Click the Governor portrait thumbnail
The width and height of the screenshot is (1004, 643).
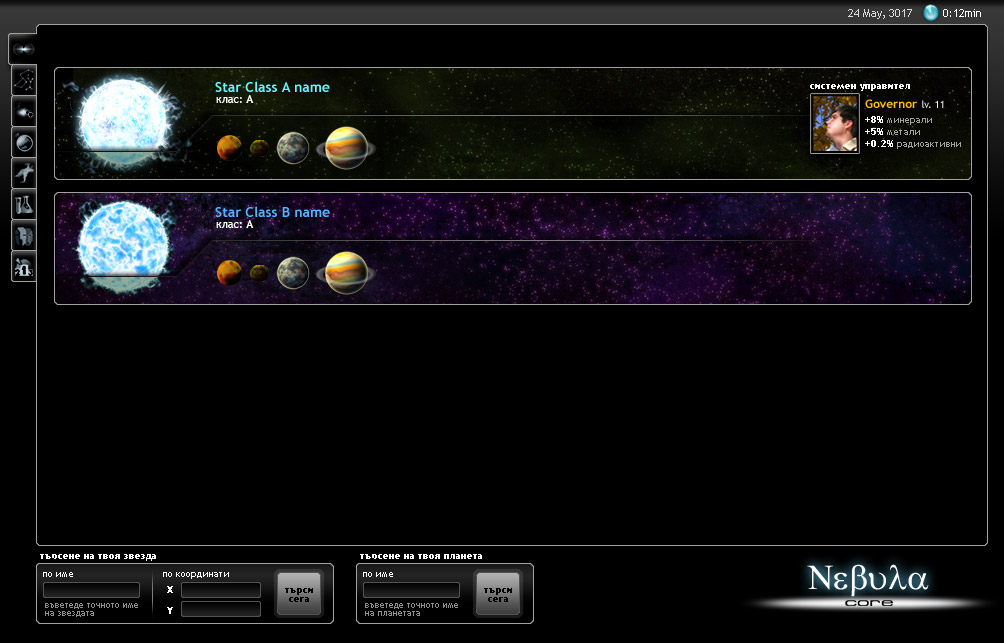coord(834,124)
